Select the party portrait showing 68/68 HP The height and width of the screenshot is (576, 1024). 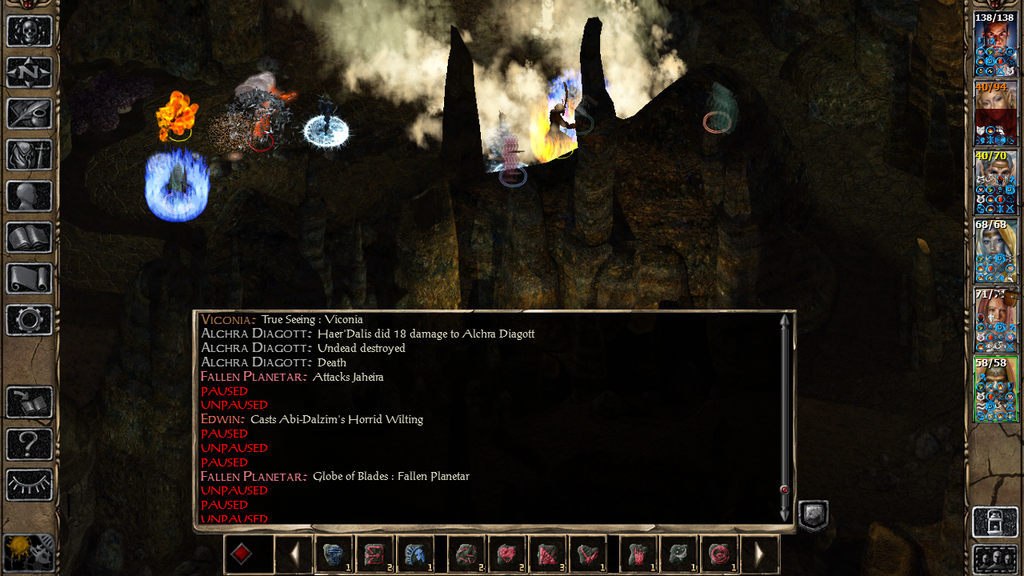[995, 251]
